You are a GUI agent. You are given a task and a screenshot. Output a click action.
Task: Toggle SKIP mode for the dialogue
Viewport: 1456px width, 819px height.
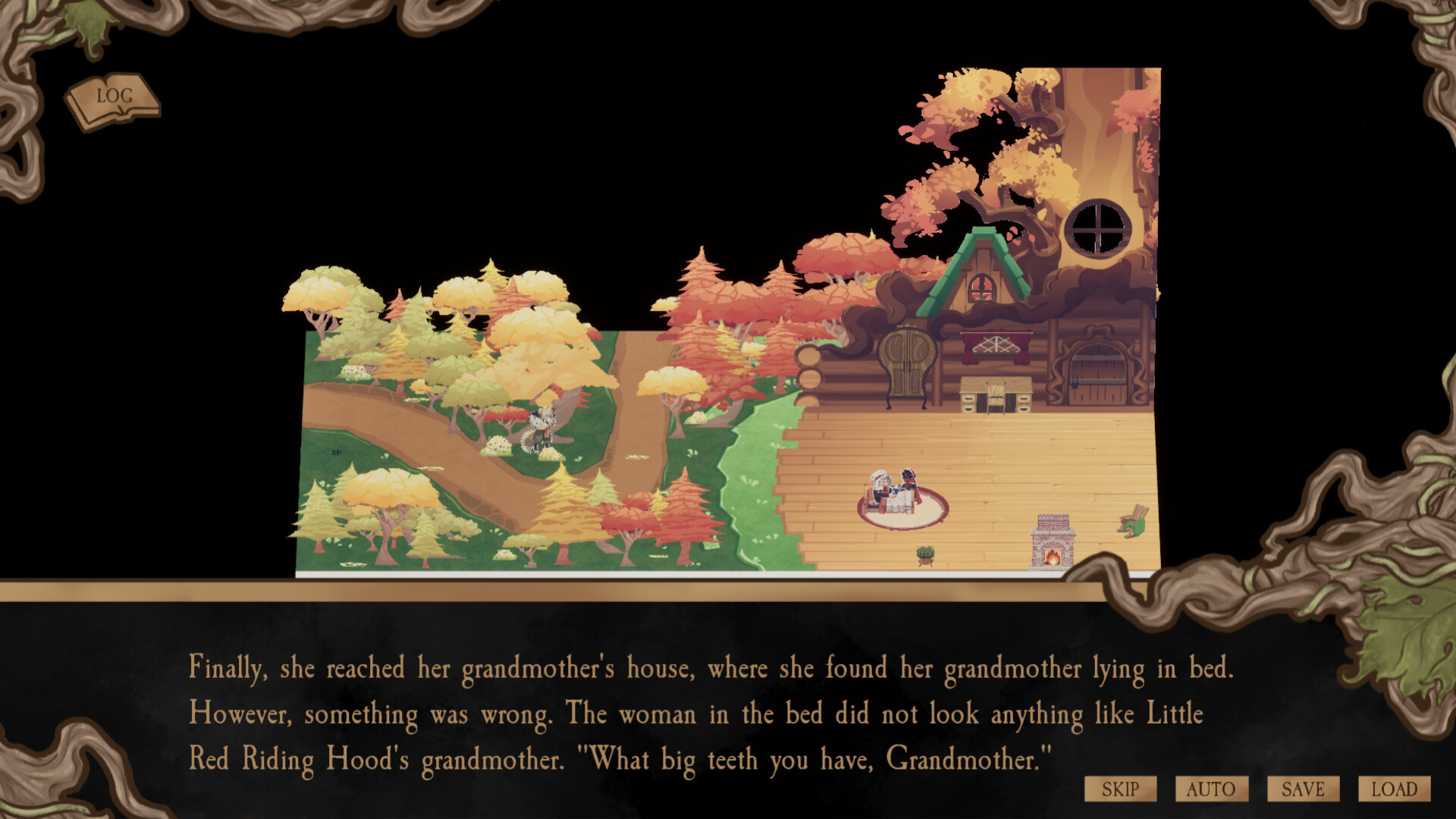pos(1120,789)
